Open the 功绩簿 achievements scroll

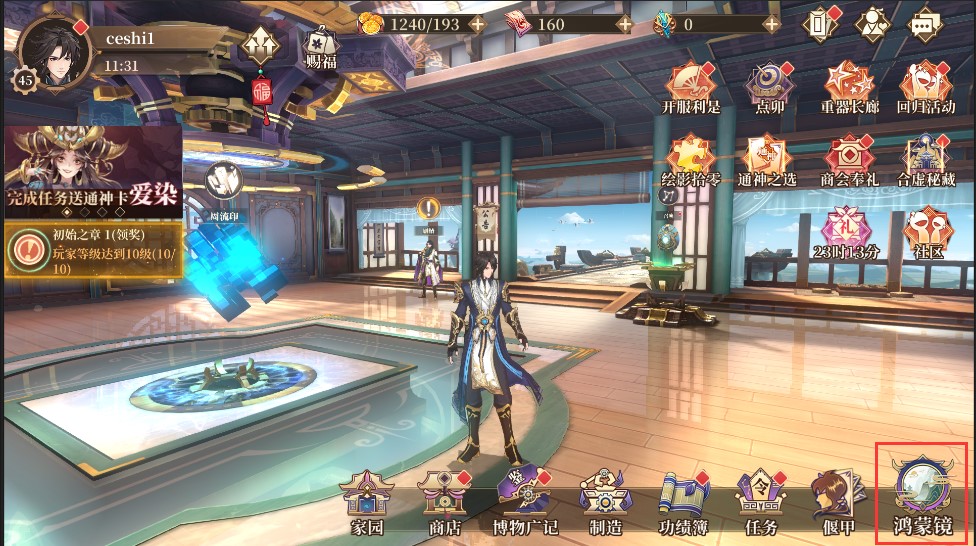tap(683, 500)
